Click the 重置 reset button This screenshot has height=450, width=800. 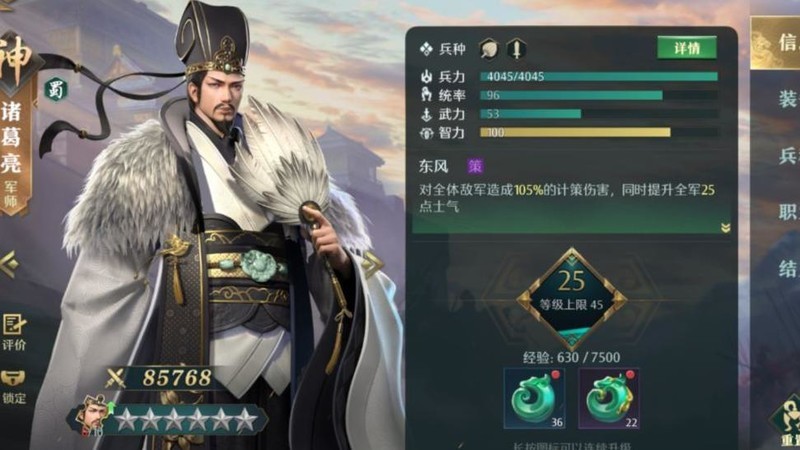[785, 420]
